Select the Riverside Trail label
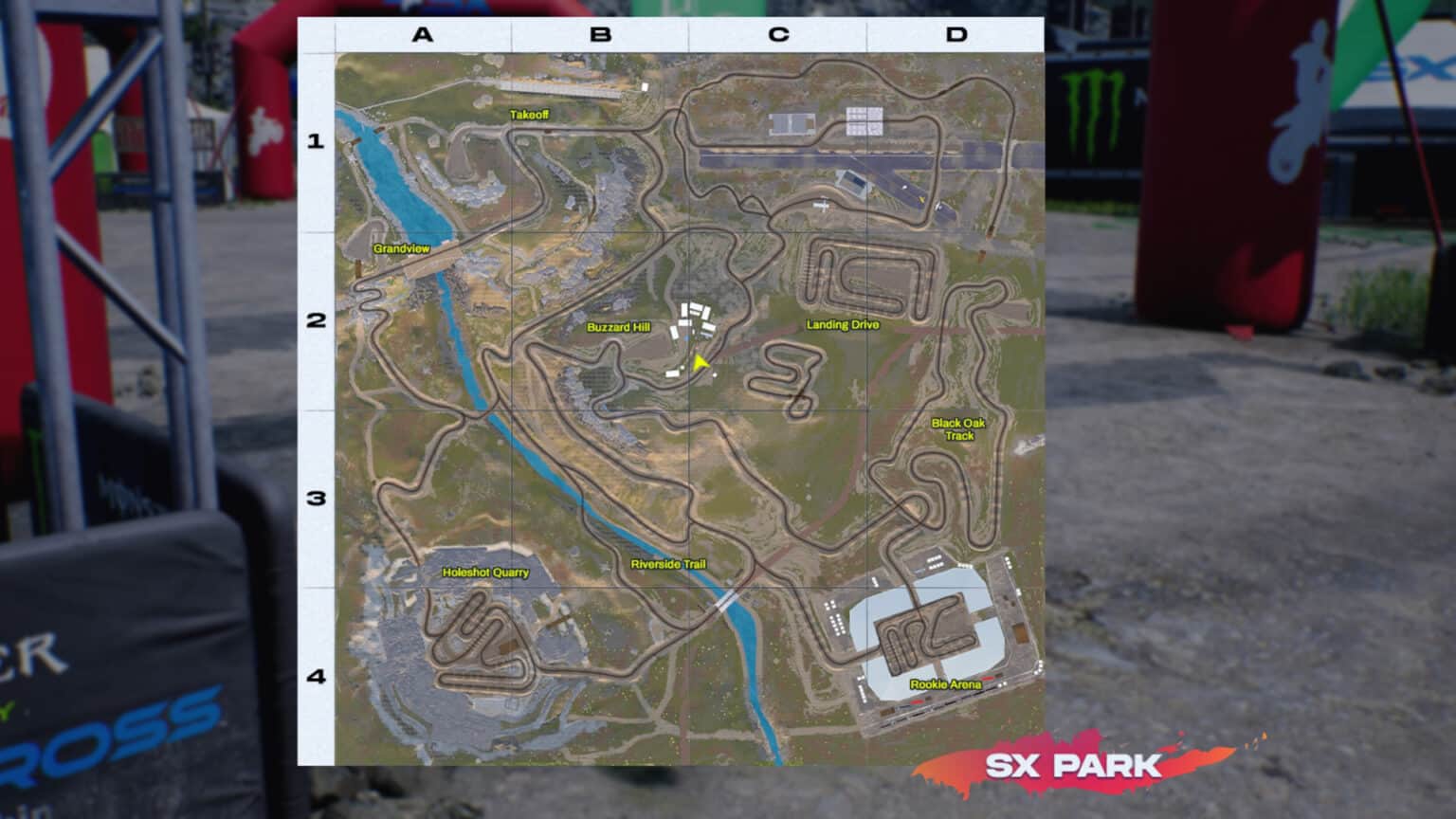 (x=669, y=563)
